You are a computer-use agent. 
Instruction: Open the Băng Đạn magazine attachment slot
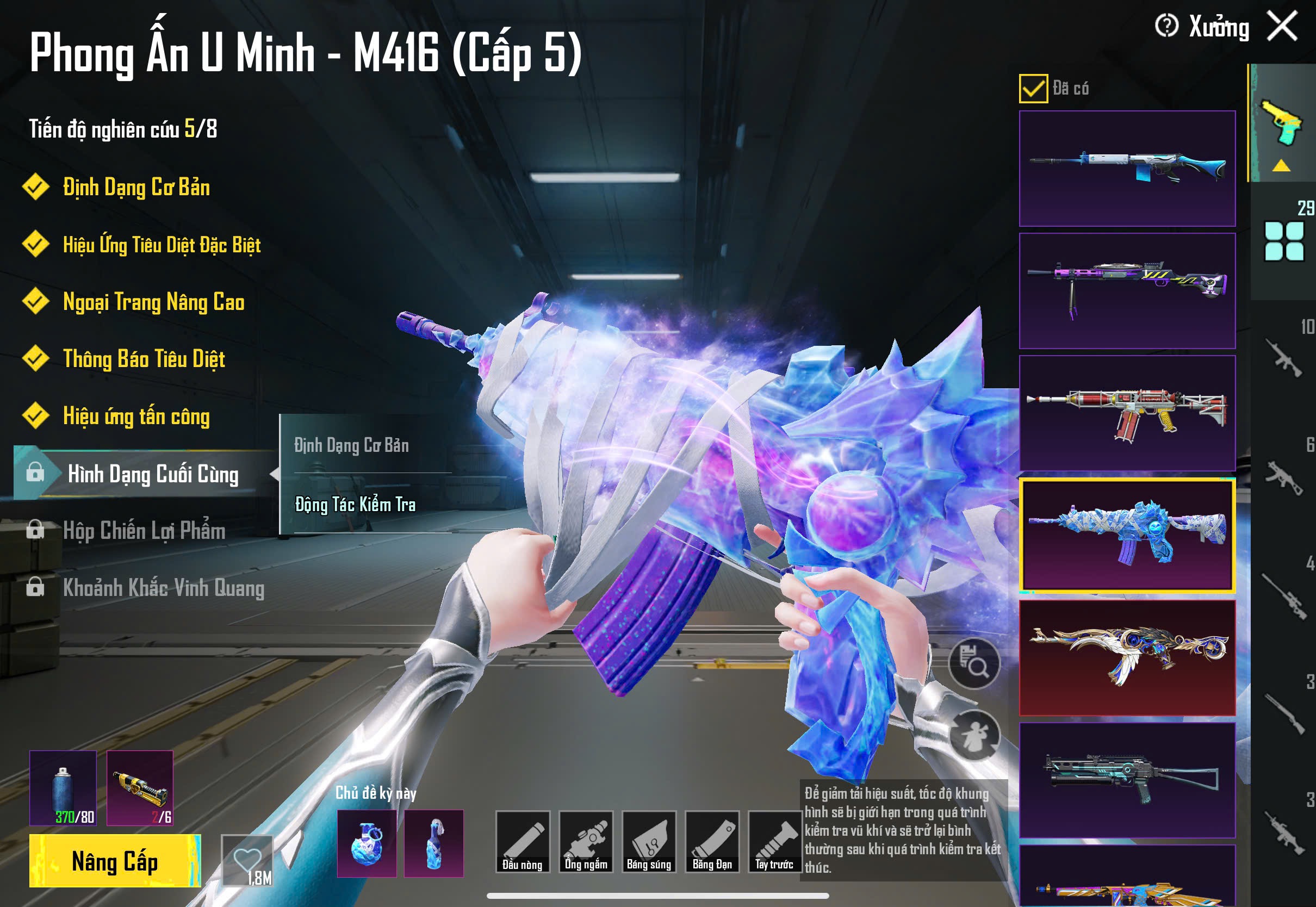(x=712, y=842)
